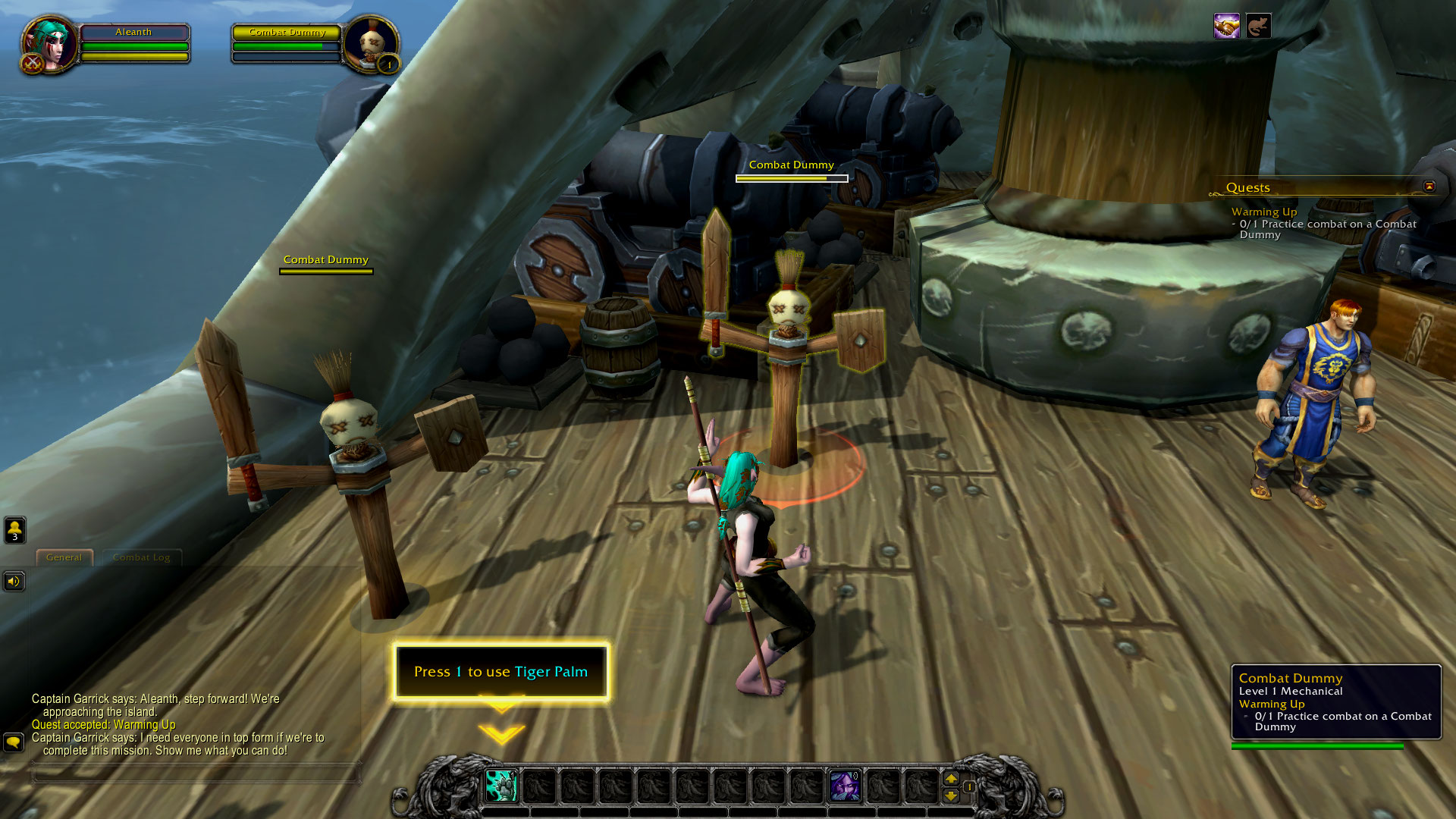Switch to the Combat Log tab

click(141, 557)
